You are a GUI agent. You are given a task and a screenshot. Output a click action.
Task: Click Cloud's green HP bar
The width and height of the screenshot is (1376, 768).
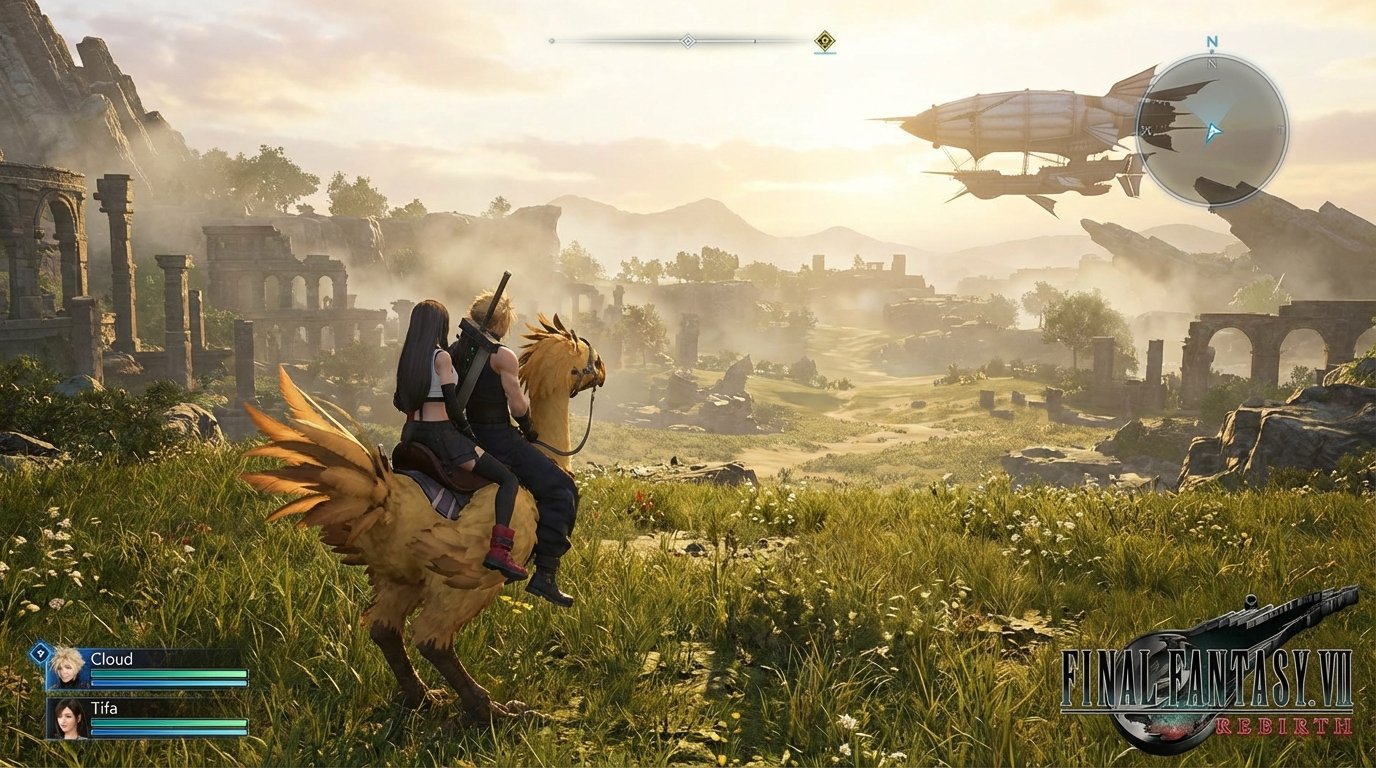[170, 674]
